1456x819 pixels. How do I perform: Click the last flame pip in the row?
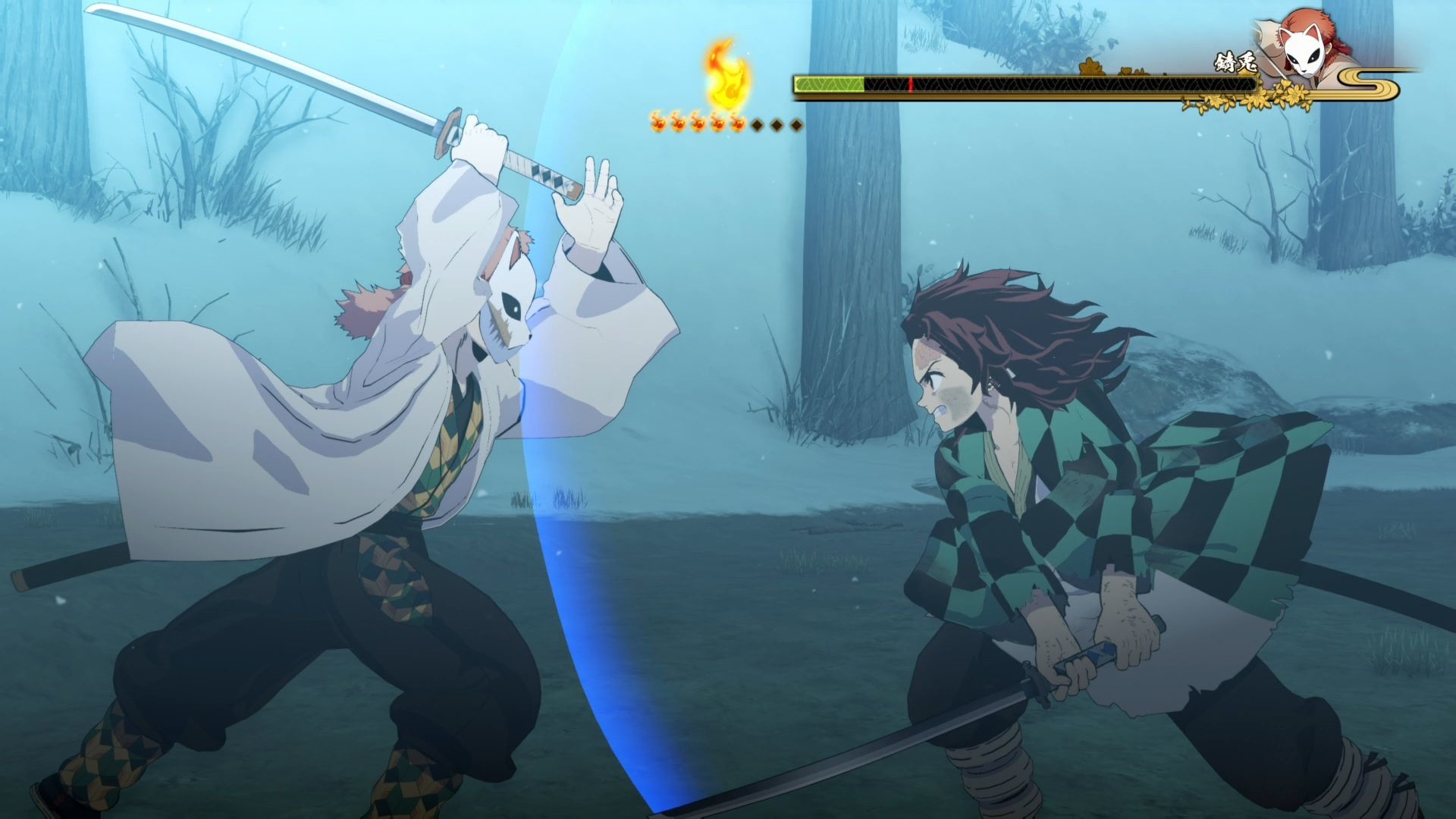(x=739, y=123)
